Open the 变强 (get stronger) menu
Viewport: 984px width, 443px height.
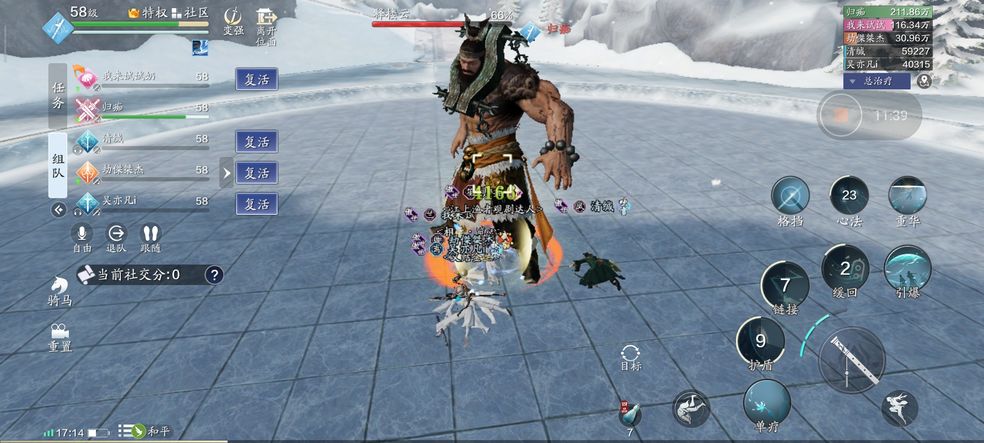(x=233, y=21)
